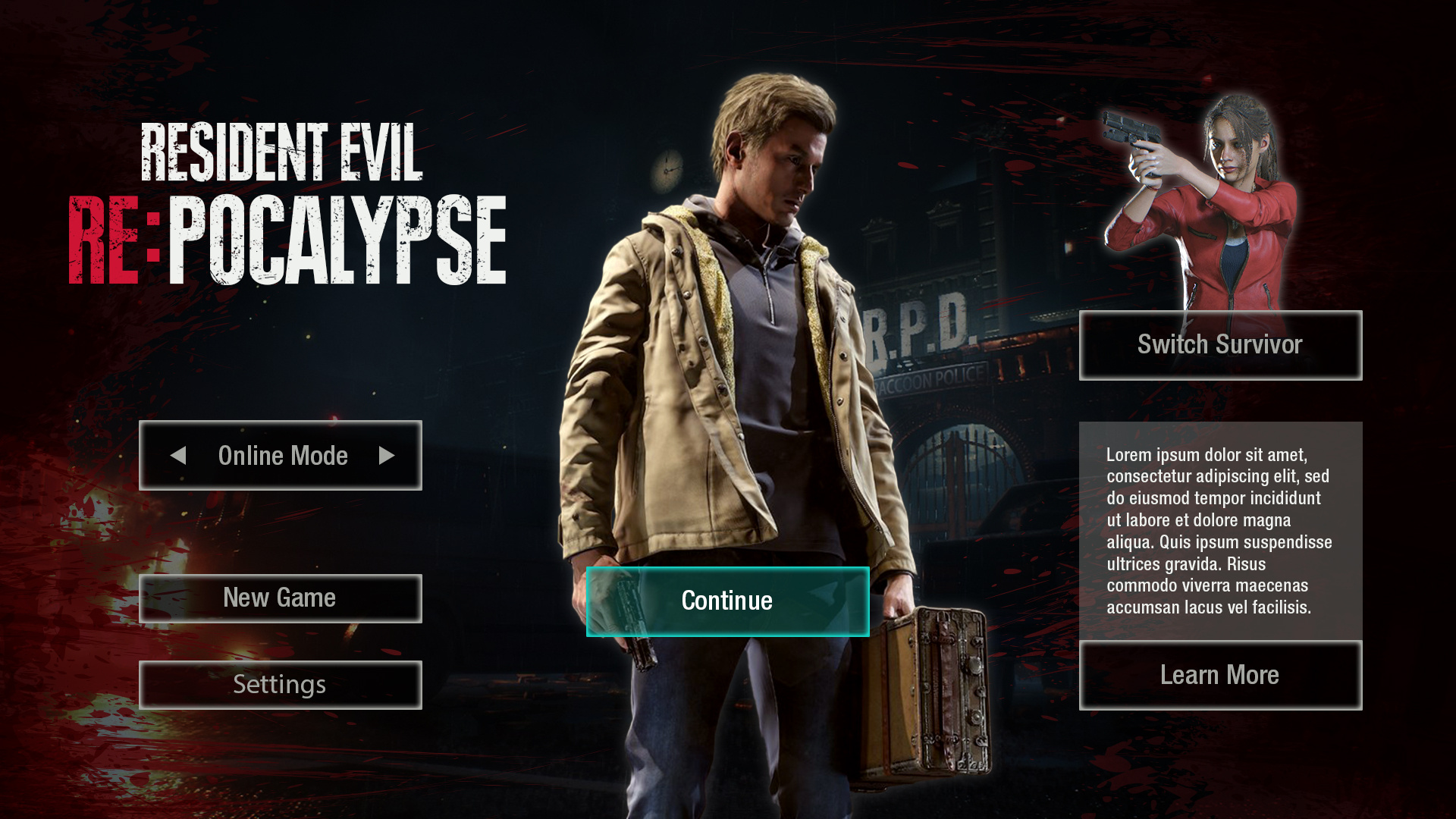
Task: Click the left arrow beside Online Mode
Action: click(x=178, y=455)
